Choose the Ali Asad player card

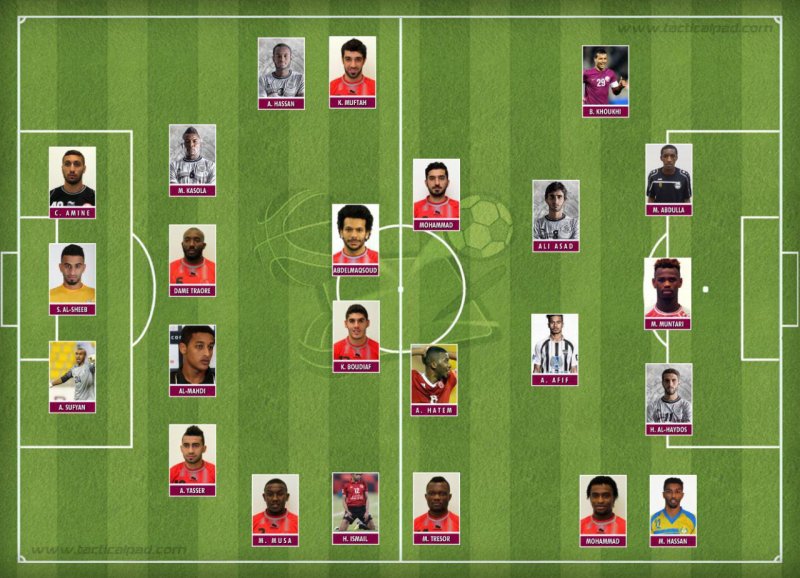click(x=556, y=214)
